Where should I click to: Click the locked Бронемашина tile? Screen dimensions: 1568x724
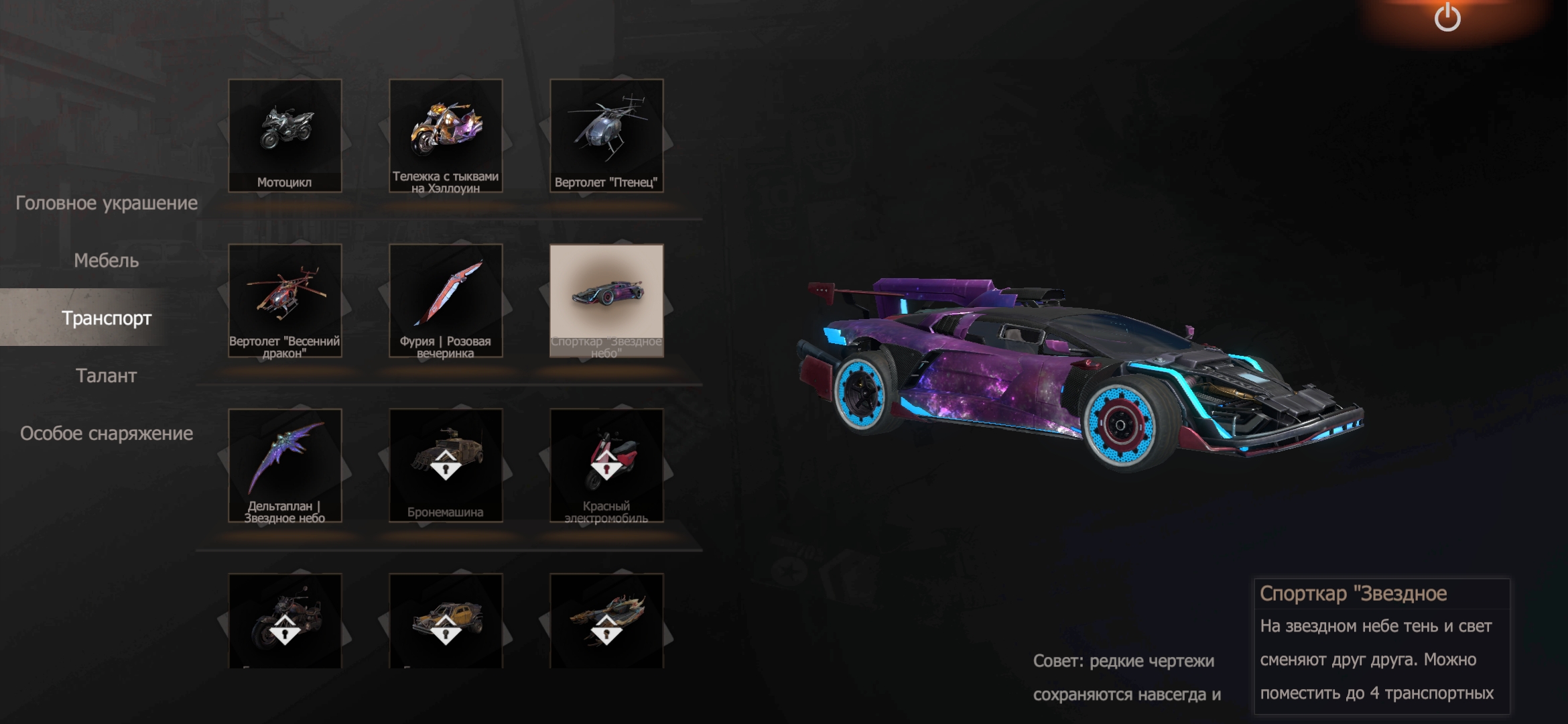click(x=446, y=465)
